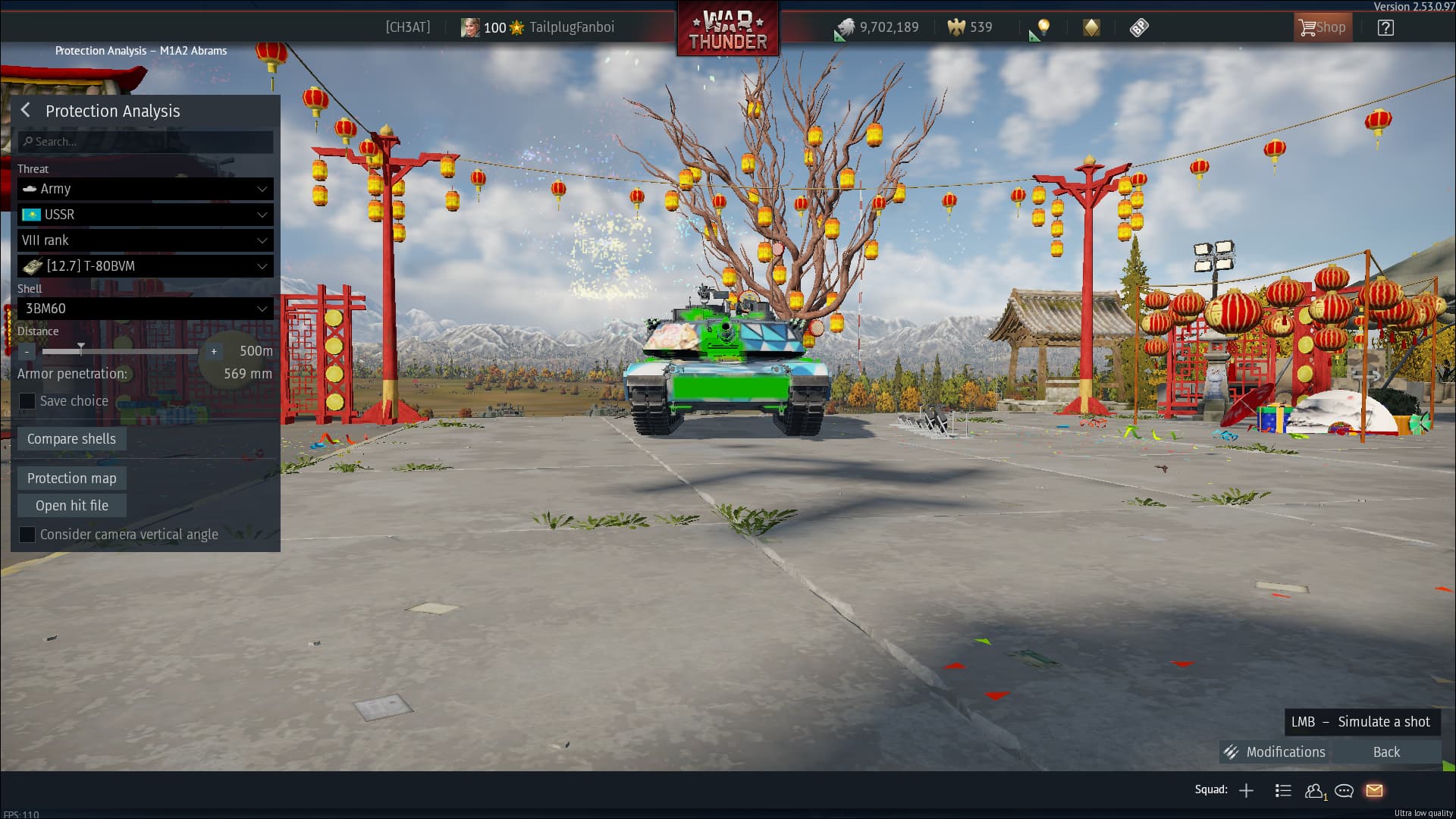Tick the Save choice checkbox
The width and height of the screenshot is (1456, 819).
click(27, 401)
